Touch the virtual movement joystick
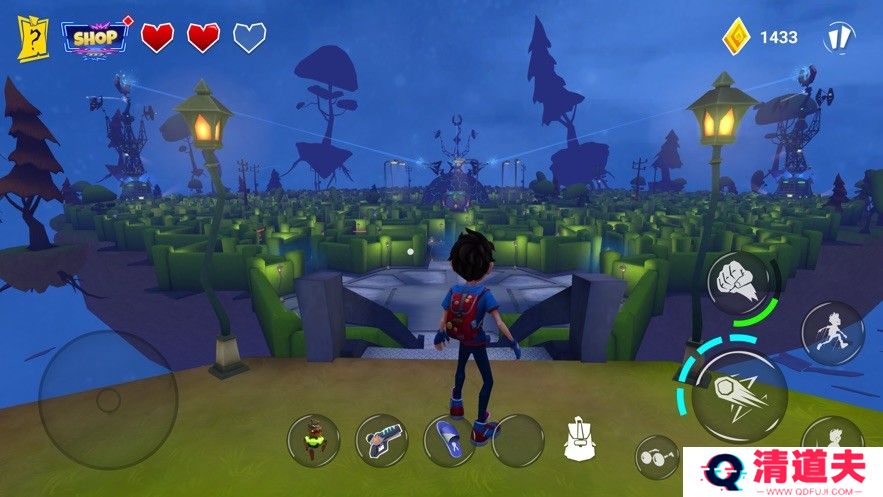 point(108,400)
